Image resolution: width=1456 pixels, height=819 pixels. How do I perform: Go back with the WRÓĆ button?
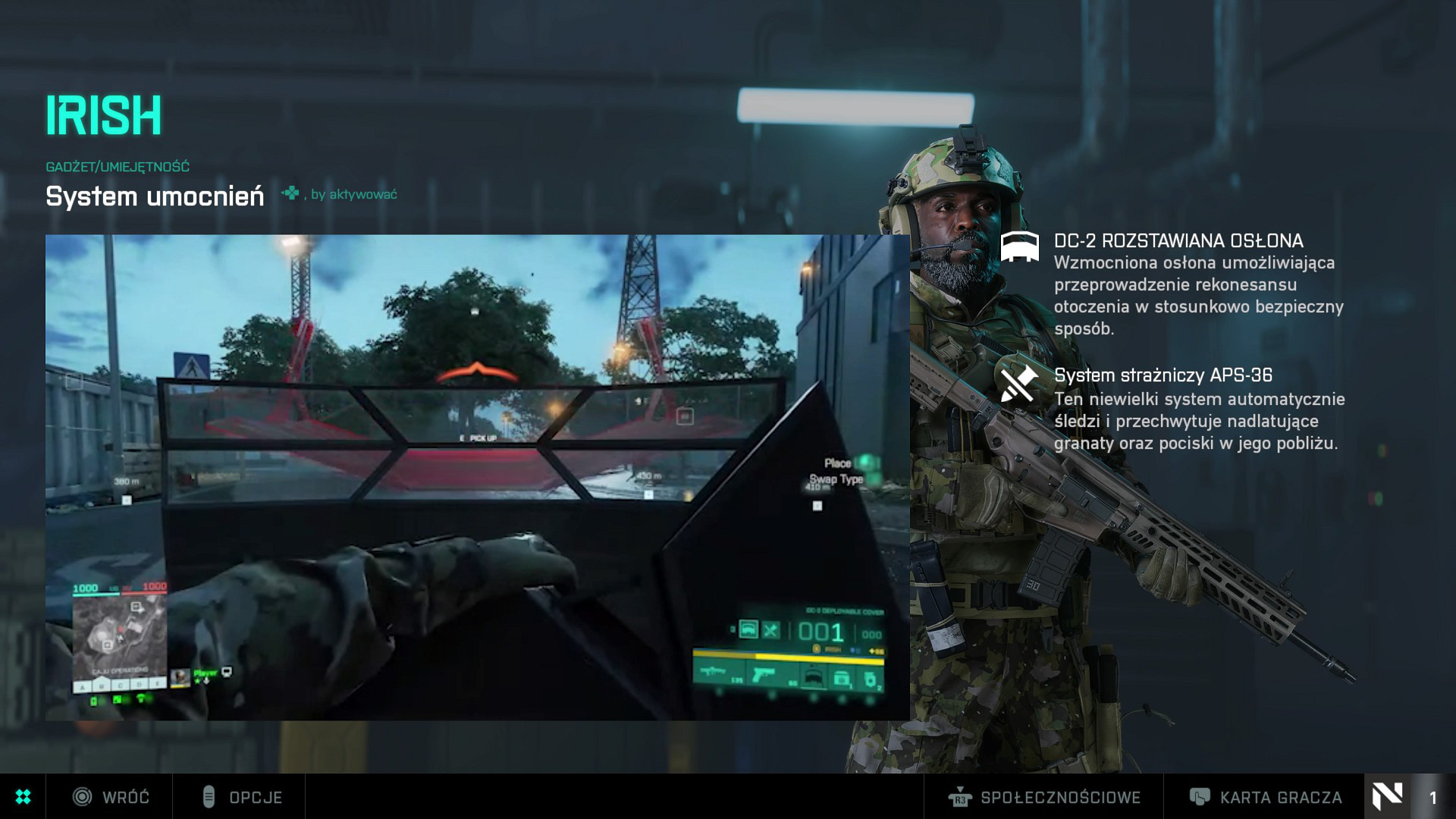[111, 797]
